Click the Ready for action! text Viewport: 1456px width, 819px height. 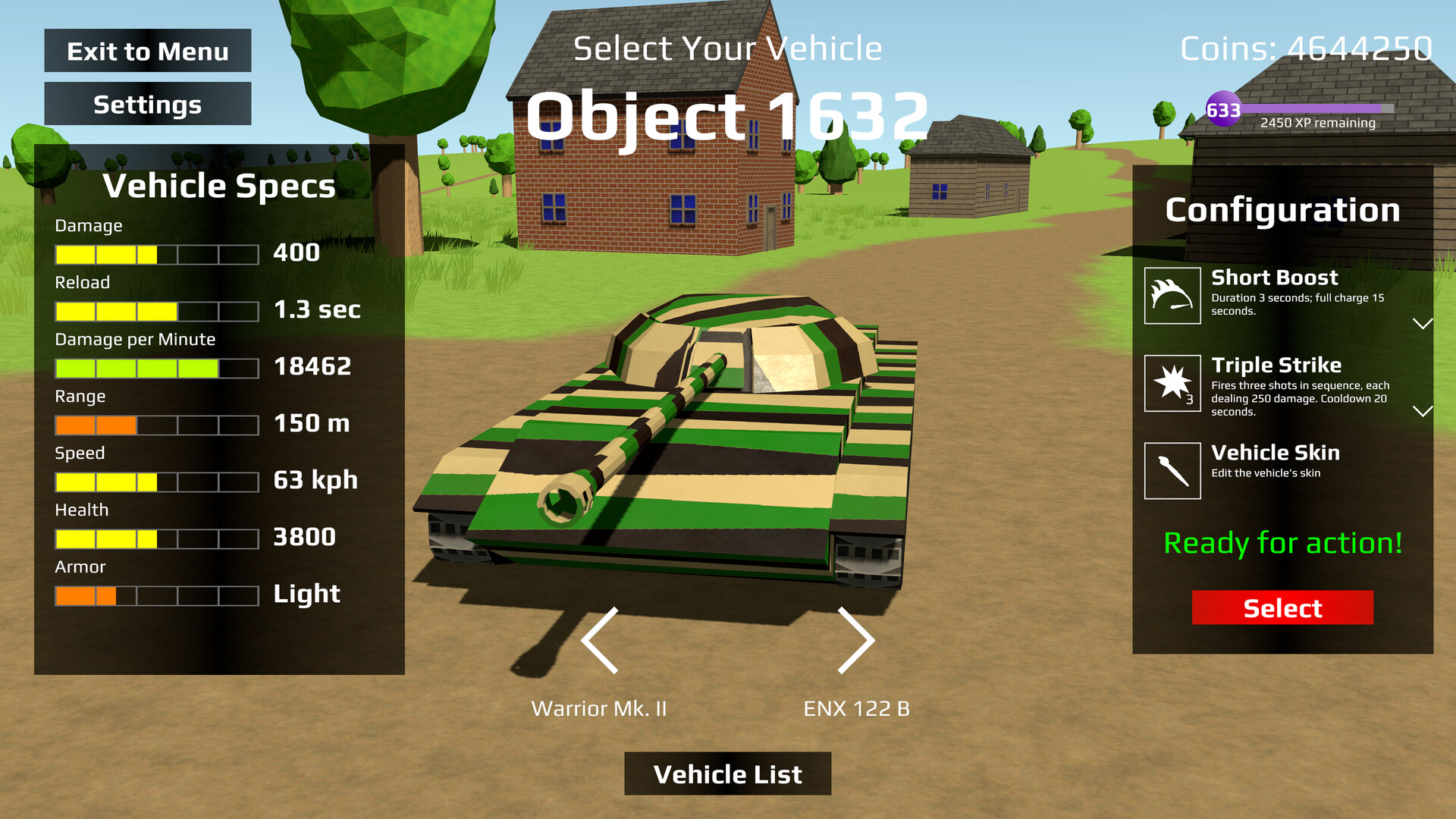1282,543
